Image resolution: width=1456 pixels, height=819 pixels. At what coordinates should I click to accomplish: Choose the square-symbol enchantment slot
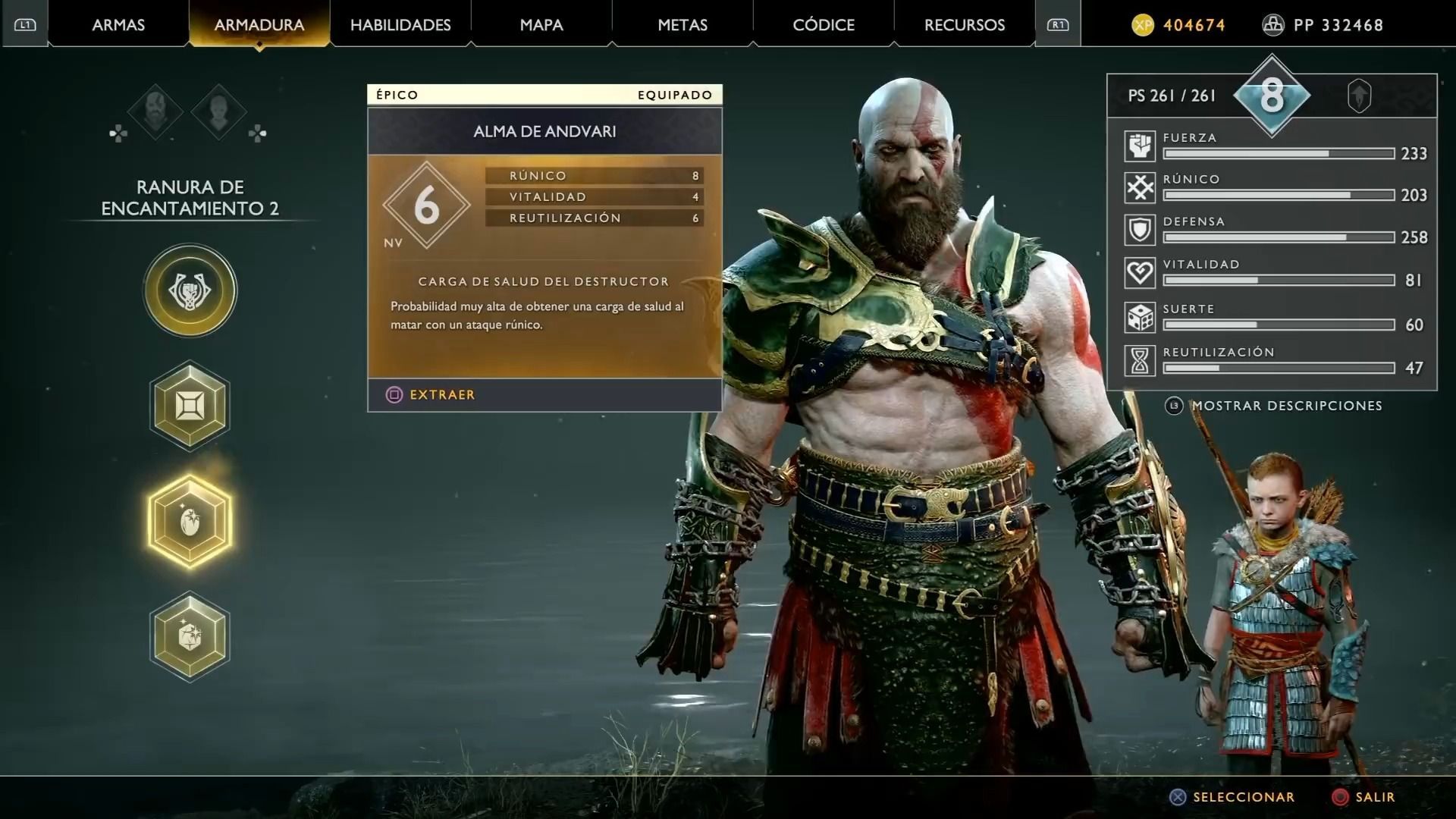click(190, 406)
